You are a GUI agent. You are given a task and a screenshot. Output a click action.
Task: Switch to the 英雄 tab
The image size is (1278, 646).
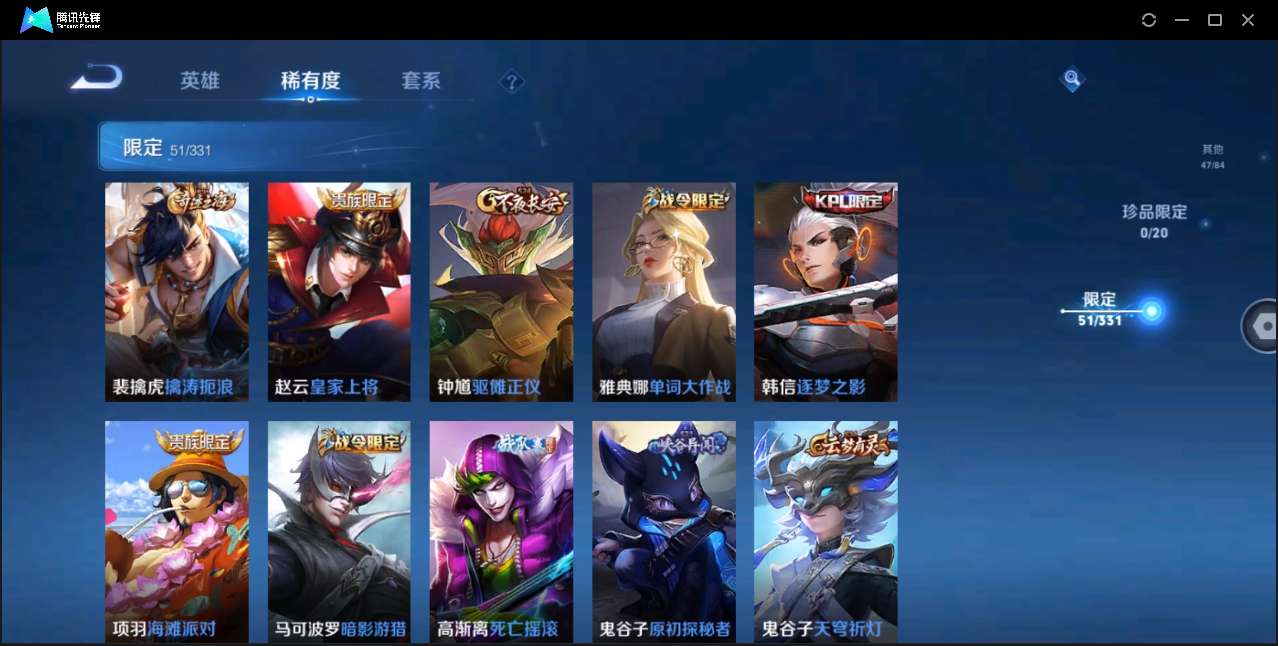[200, 81]
